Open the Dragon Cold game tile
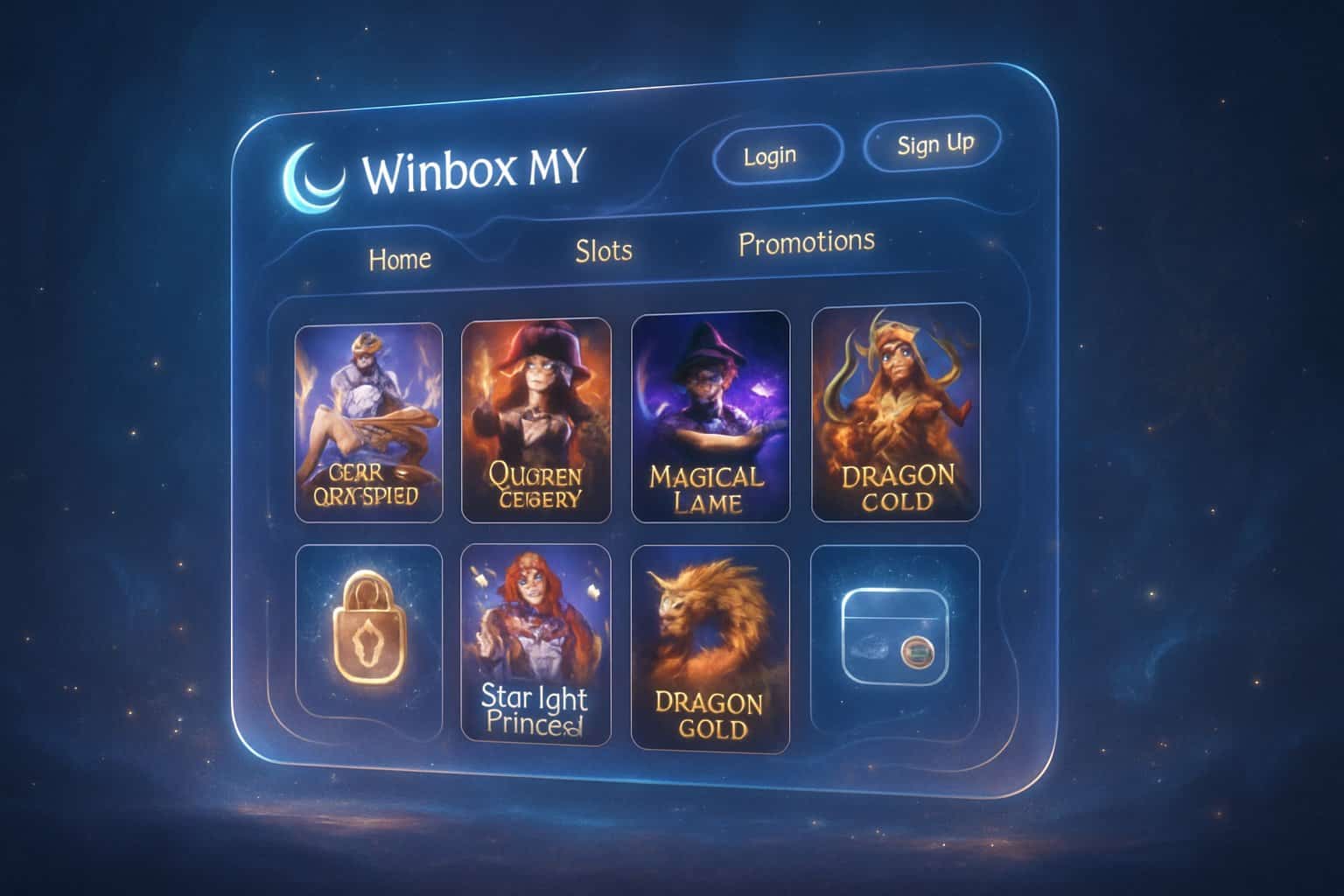The image size is (1344, 896). [895, 412]
